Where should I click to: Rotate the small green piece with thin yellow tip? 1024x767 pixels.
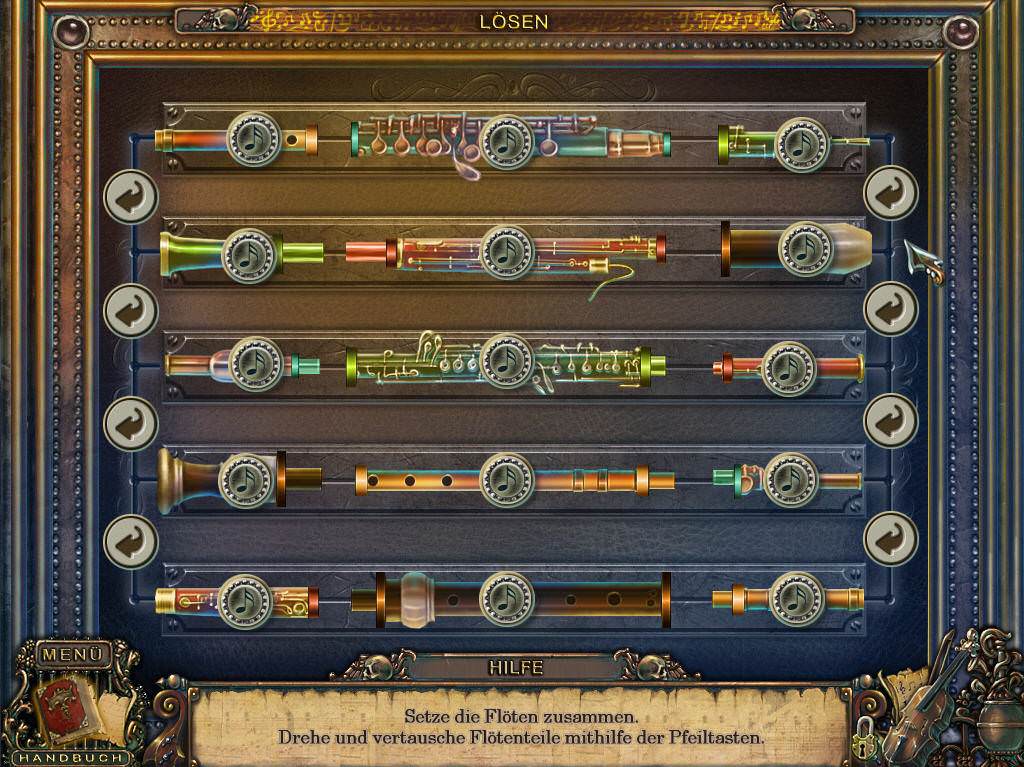click(x=803, y=144)
